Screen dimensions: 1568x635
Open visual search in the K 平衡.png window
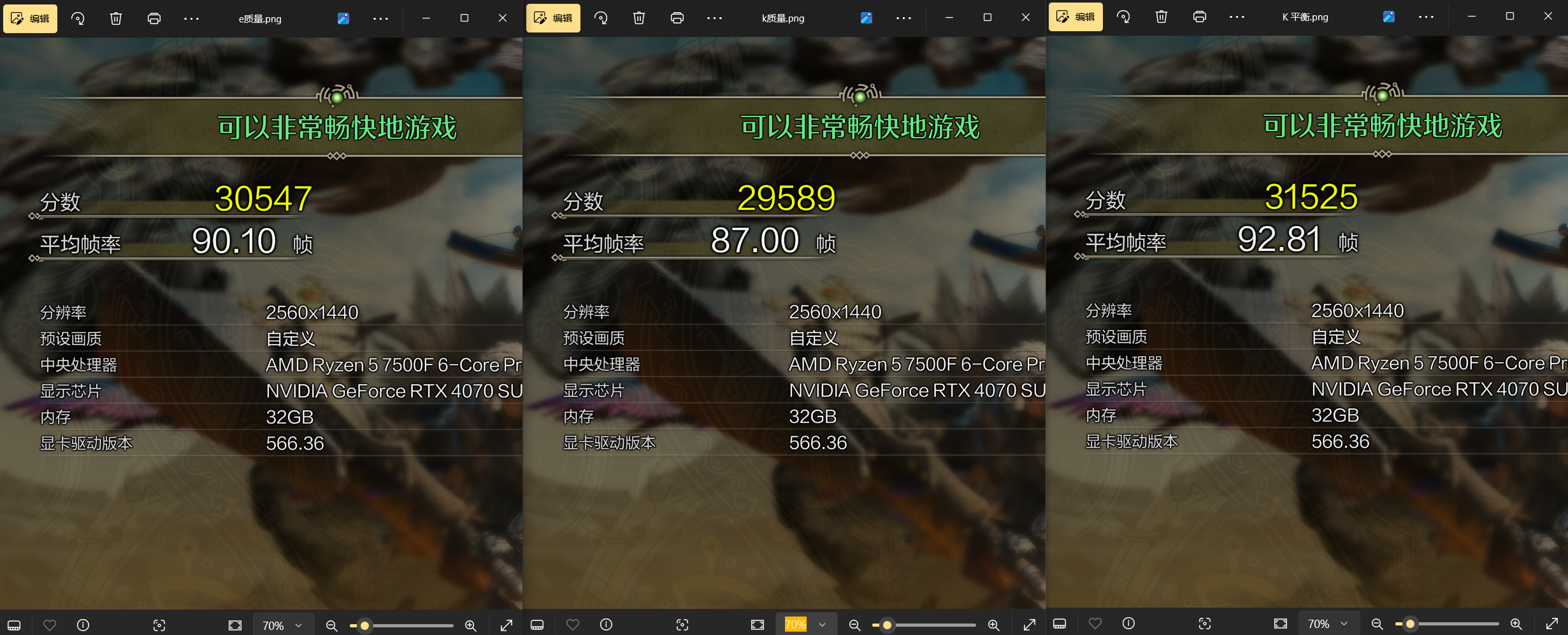(1205, 624)
